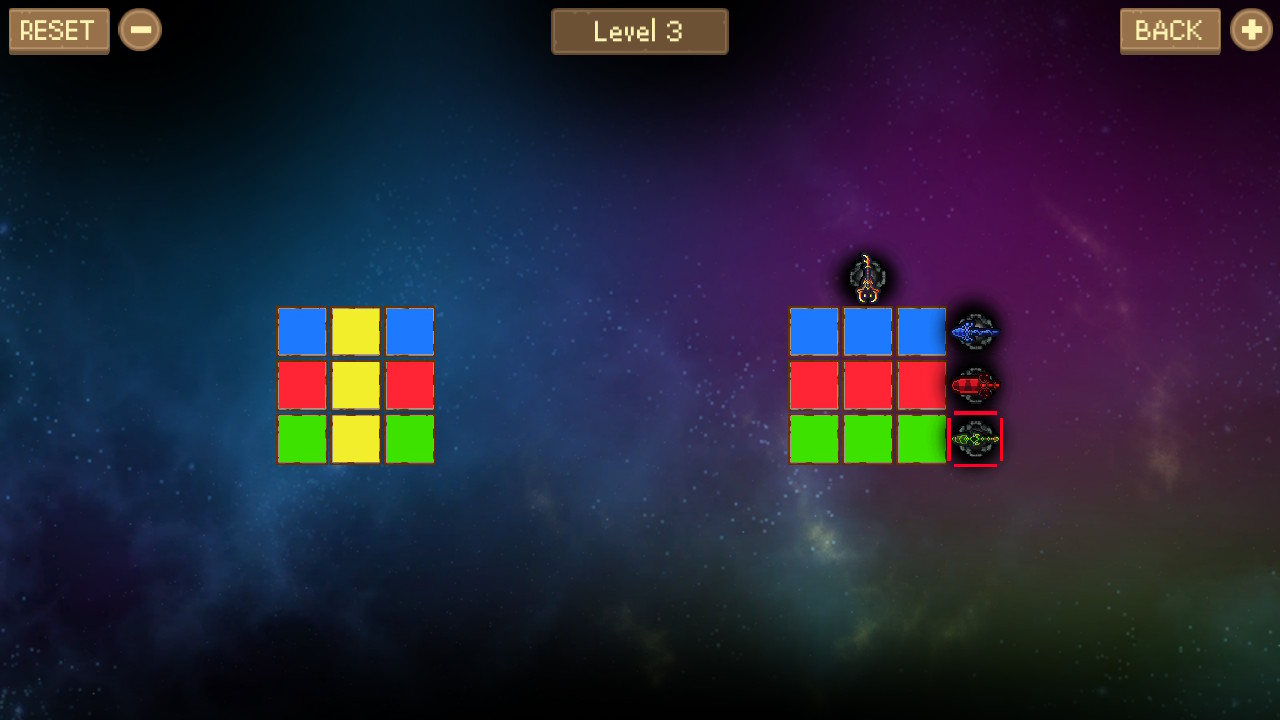Screen dimensions: 1280x720
Task: Click the center yellow tile in the left grid
Action: [355, 384]
